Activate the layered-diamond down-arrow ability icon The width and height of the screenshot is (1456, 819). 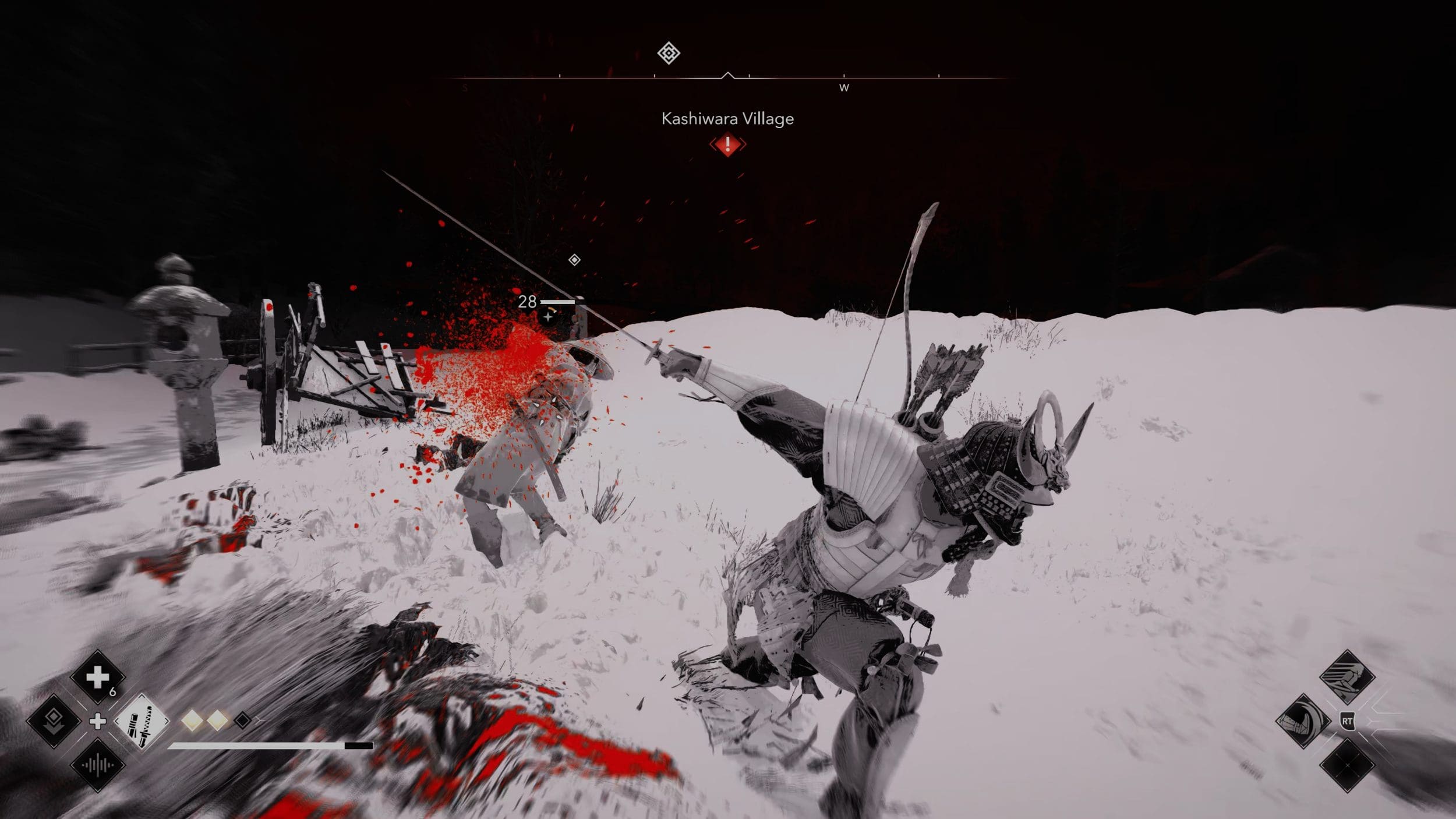[x=54, y=721]
